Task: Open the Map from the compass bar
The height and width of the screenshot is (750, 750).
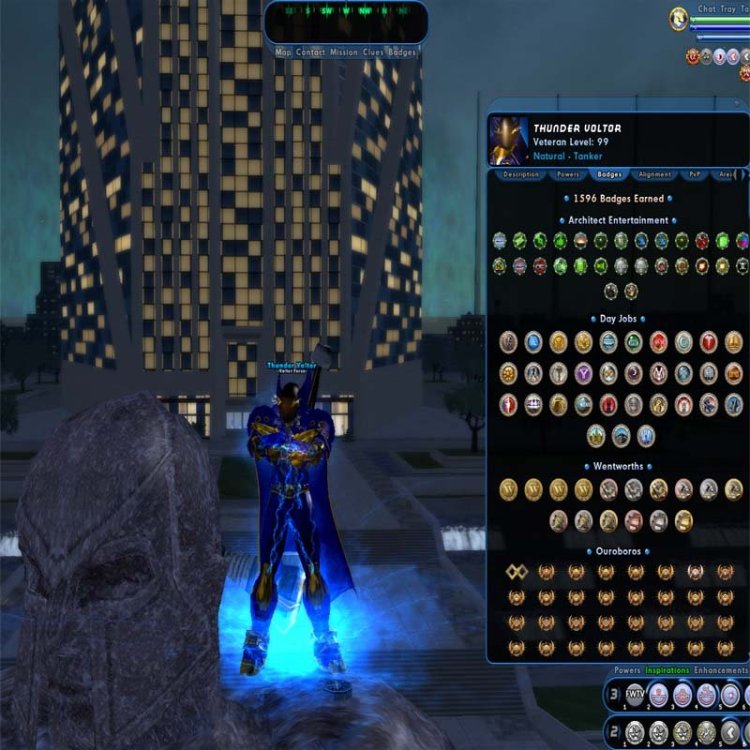Action: (x=283, y=52)
